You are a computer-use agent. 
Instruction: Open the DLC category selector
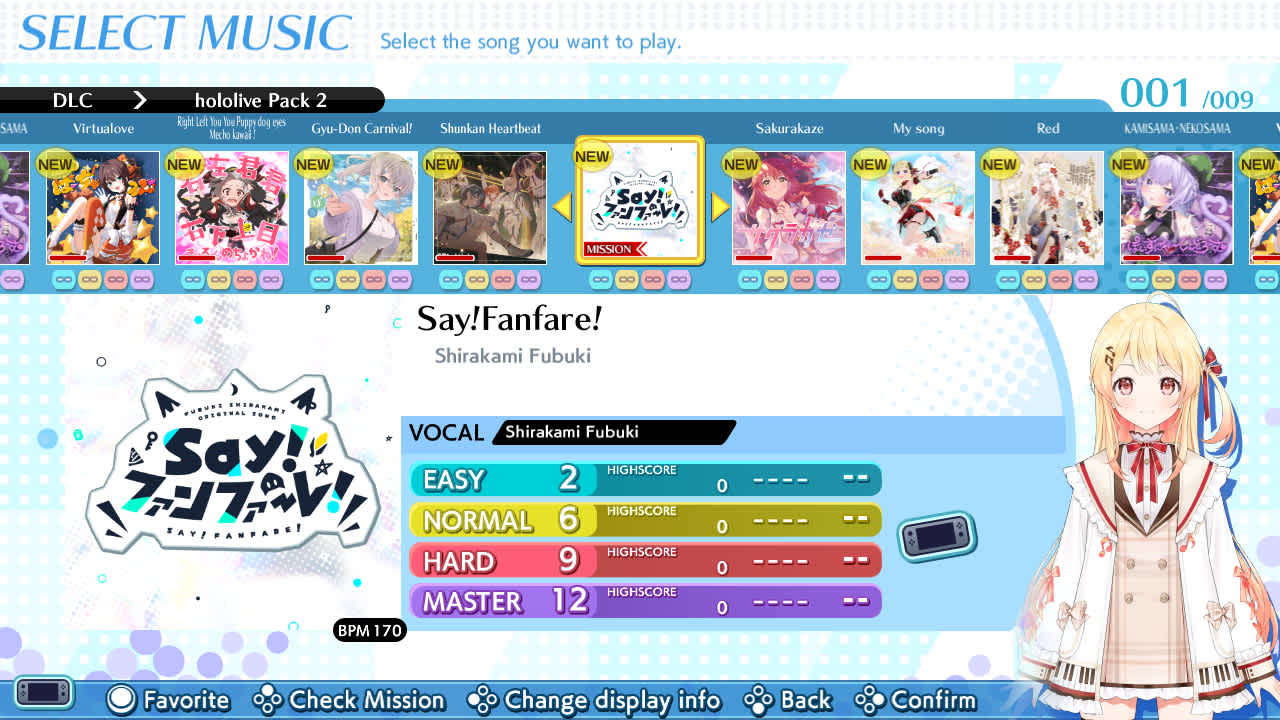pyautogui.click(x=75, y=100)
